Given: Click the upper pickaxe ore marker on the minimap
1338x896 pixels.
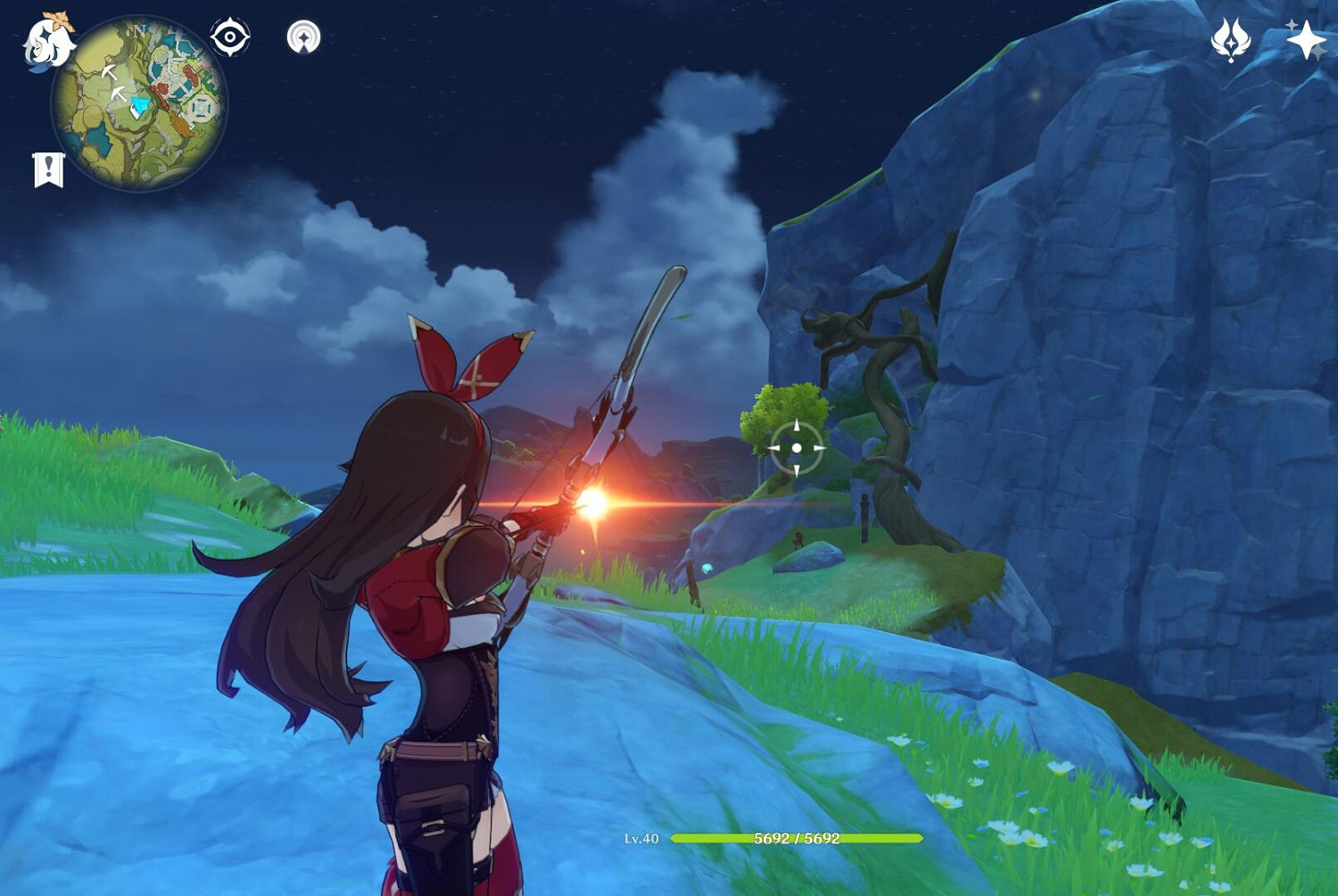Looking at the screenshot, I should tap(111, 73).
